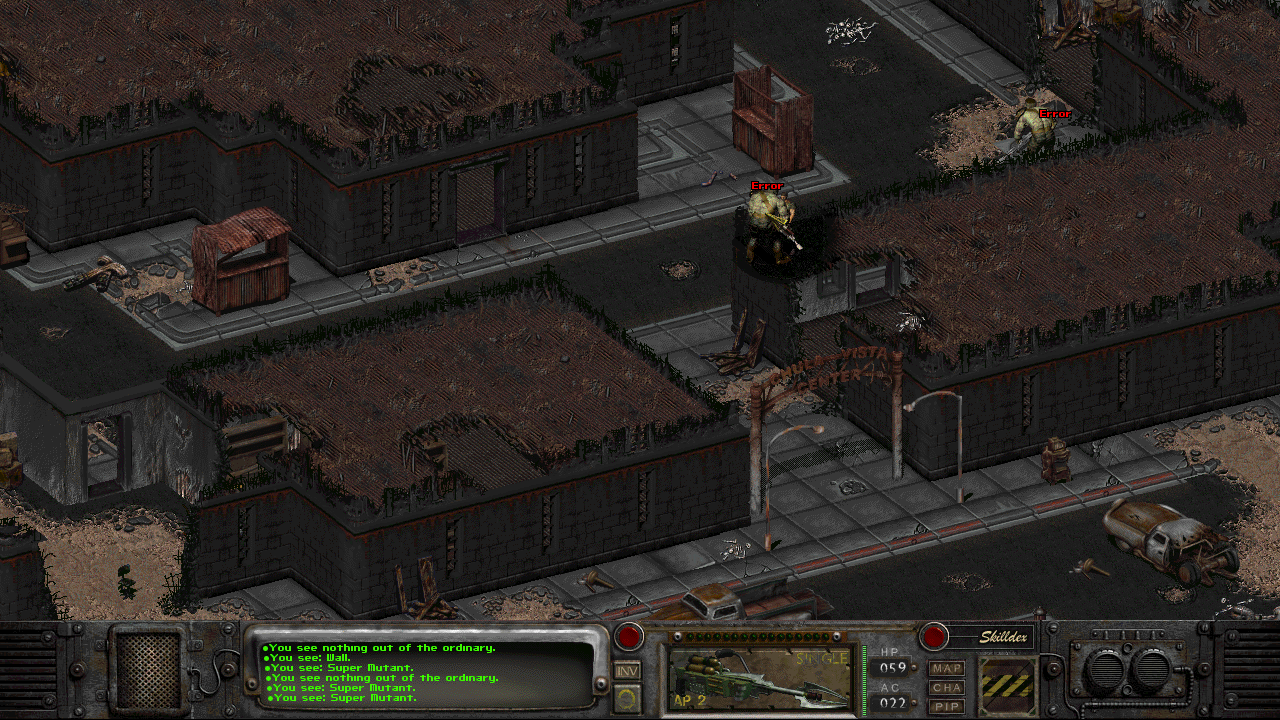Select the active weapon slot
Screen dimensions: 1280x720
tap(761, 678)
